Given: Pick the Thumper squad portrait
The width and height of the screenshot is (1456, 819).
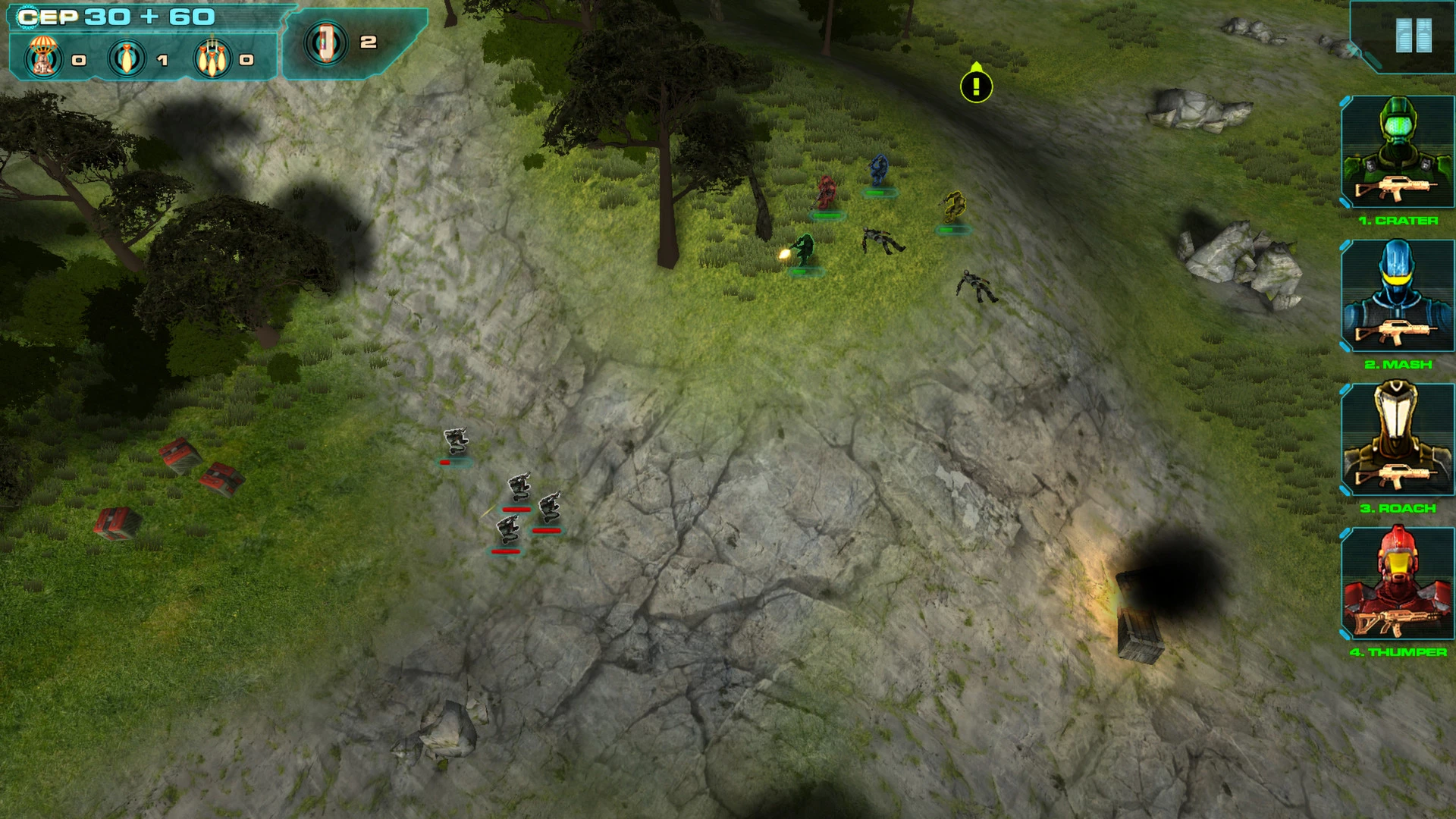Looking at the screenshot, I should coord(1397,583).
